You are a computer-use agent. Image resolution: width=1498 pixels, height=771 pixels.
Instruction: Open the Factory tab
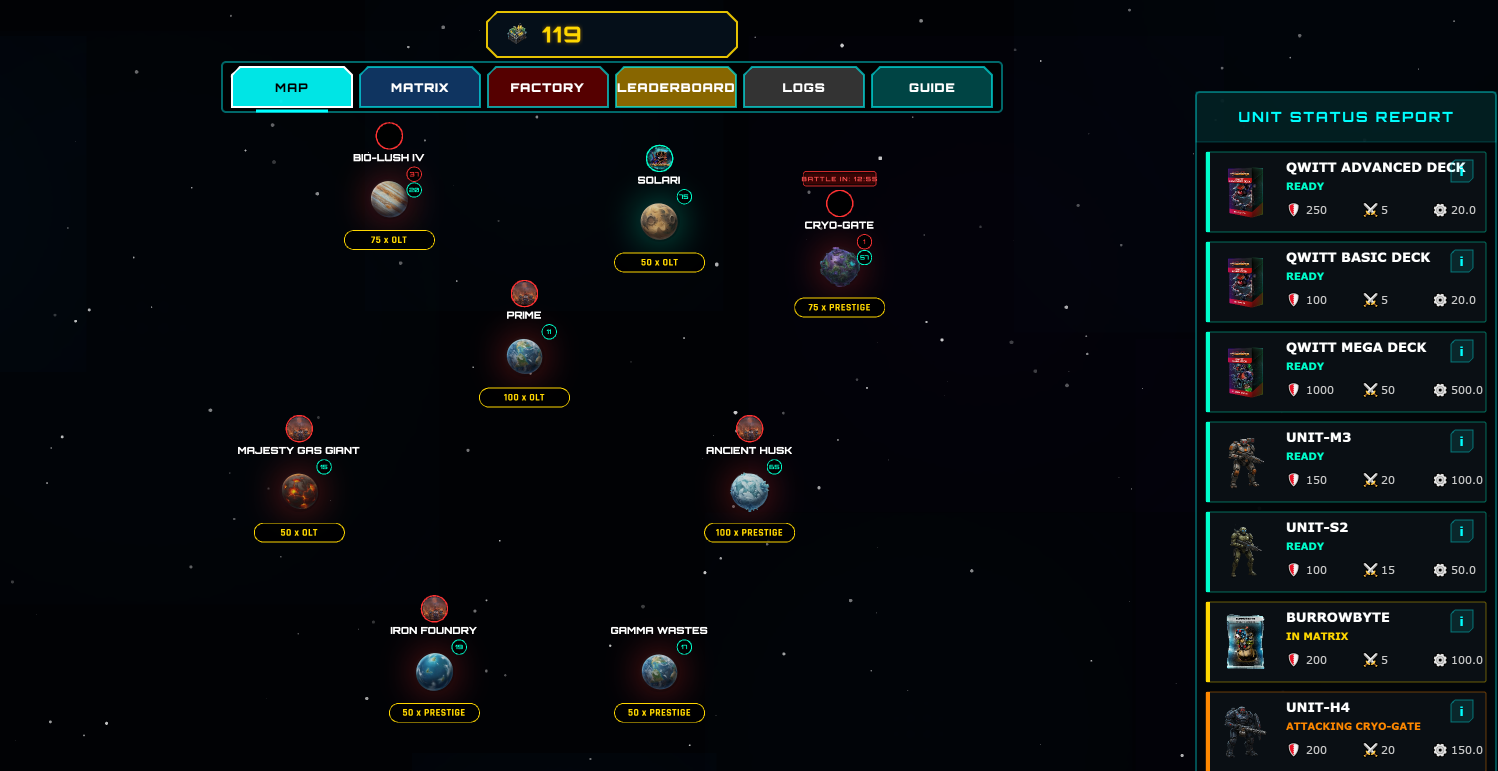pos(547,88)
